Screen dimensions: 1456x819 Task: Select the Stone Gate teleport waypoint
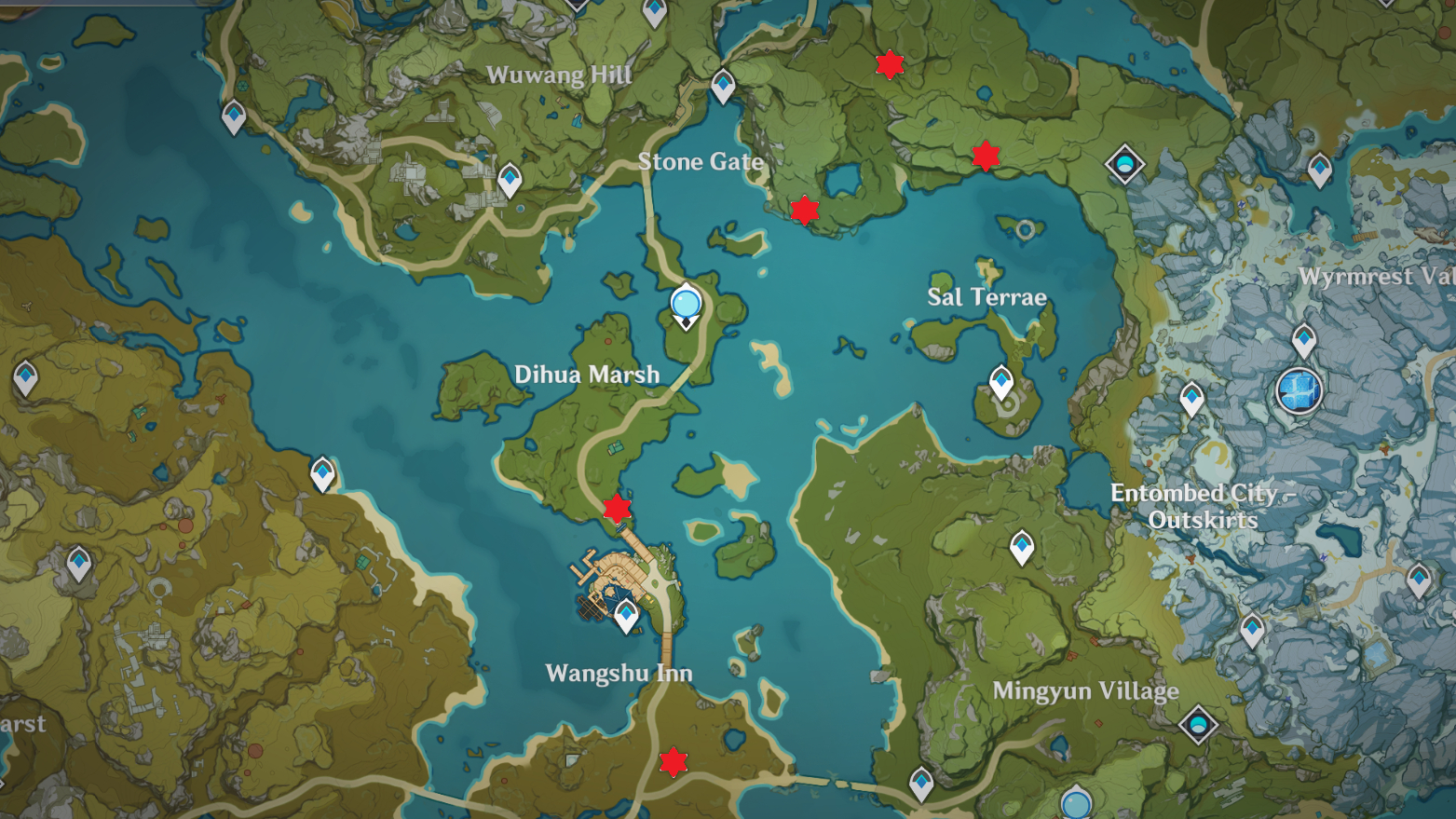point(723,86)
